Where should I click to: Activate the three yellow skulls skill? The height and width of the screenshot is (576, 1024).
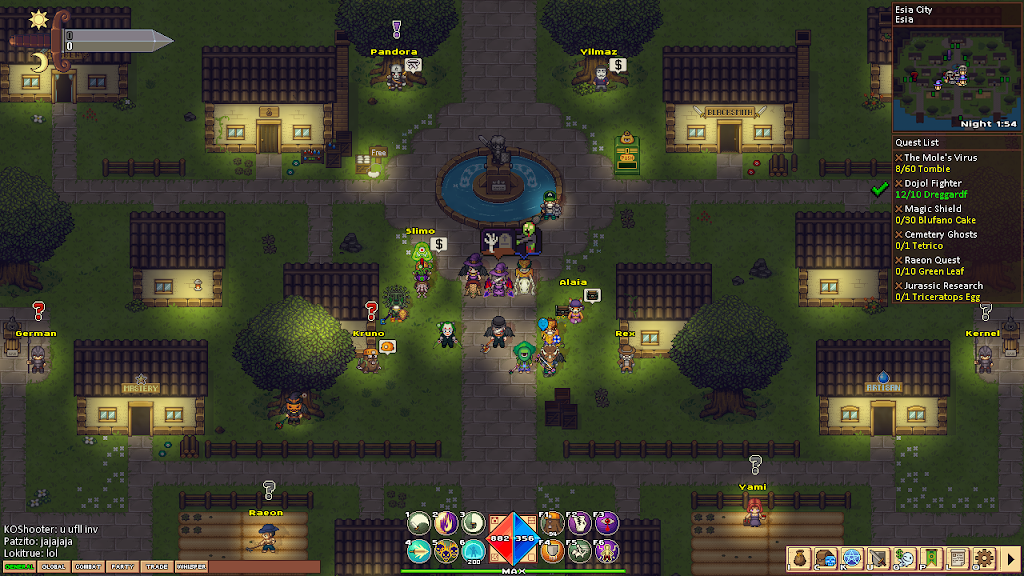[446, 549]
